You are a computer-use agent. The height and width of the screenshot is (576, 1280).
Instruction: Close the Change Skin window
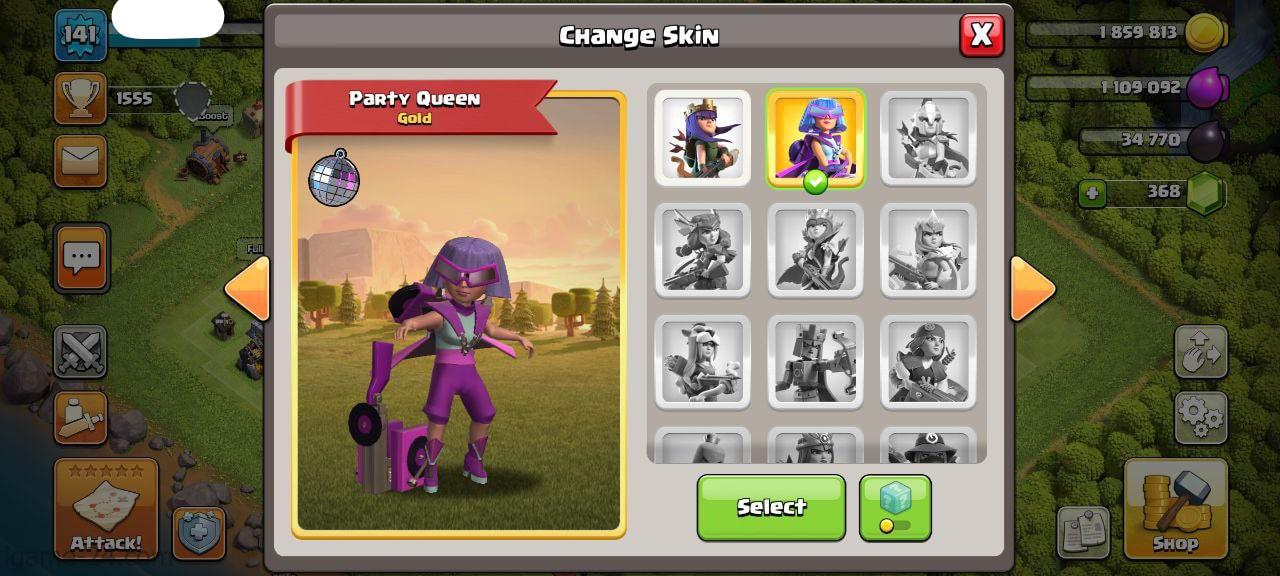click(981, 35)
